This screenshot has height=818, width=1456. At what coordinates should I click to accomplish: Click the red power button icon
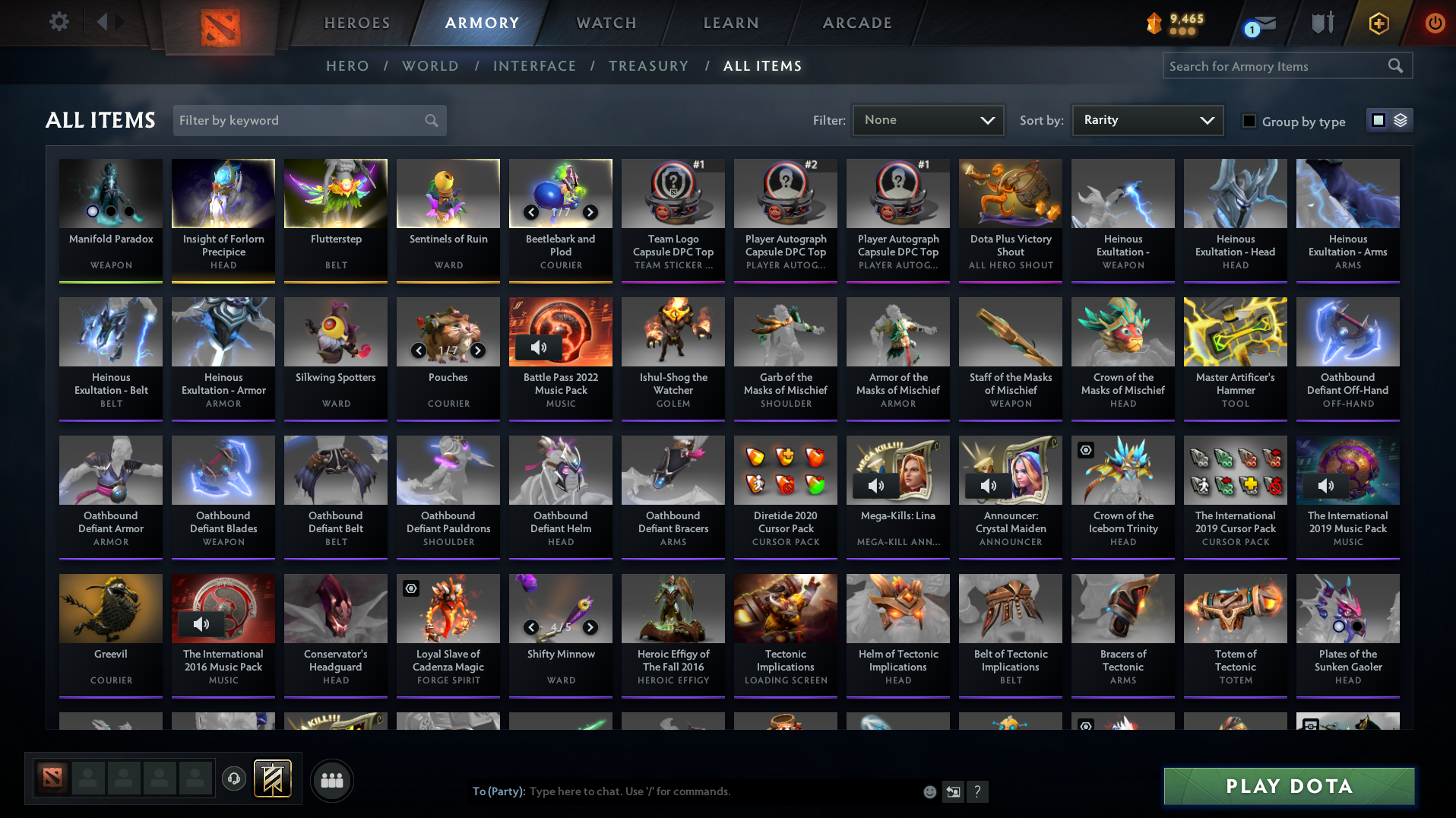pyautogui.click(x=1435, y=23)
